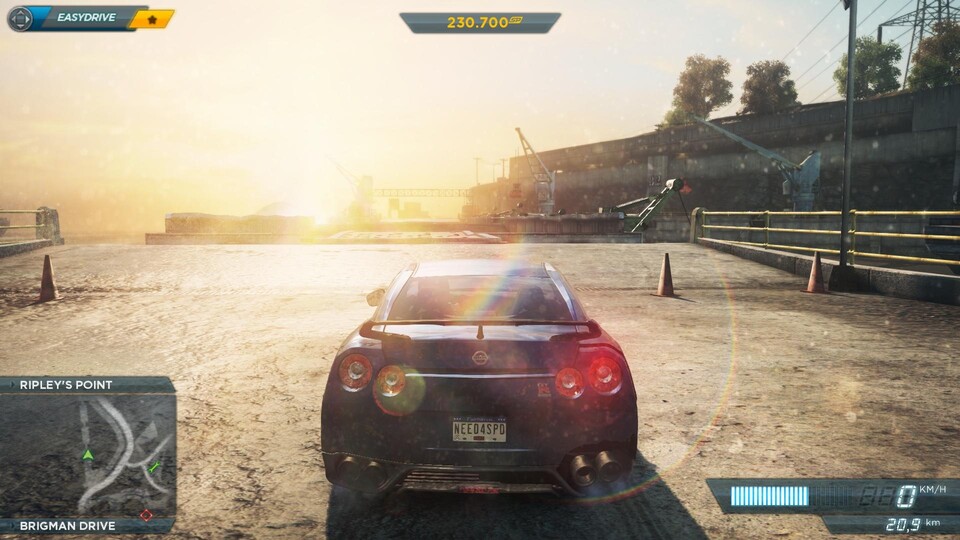The height and width of the screenshot is (540, 960).
Task: Click the green arrow marker on minimap
Action: (x=88, y=455)
